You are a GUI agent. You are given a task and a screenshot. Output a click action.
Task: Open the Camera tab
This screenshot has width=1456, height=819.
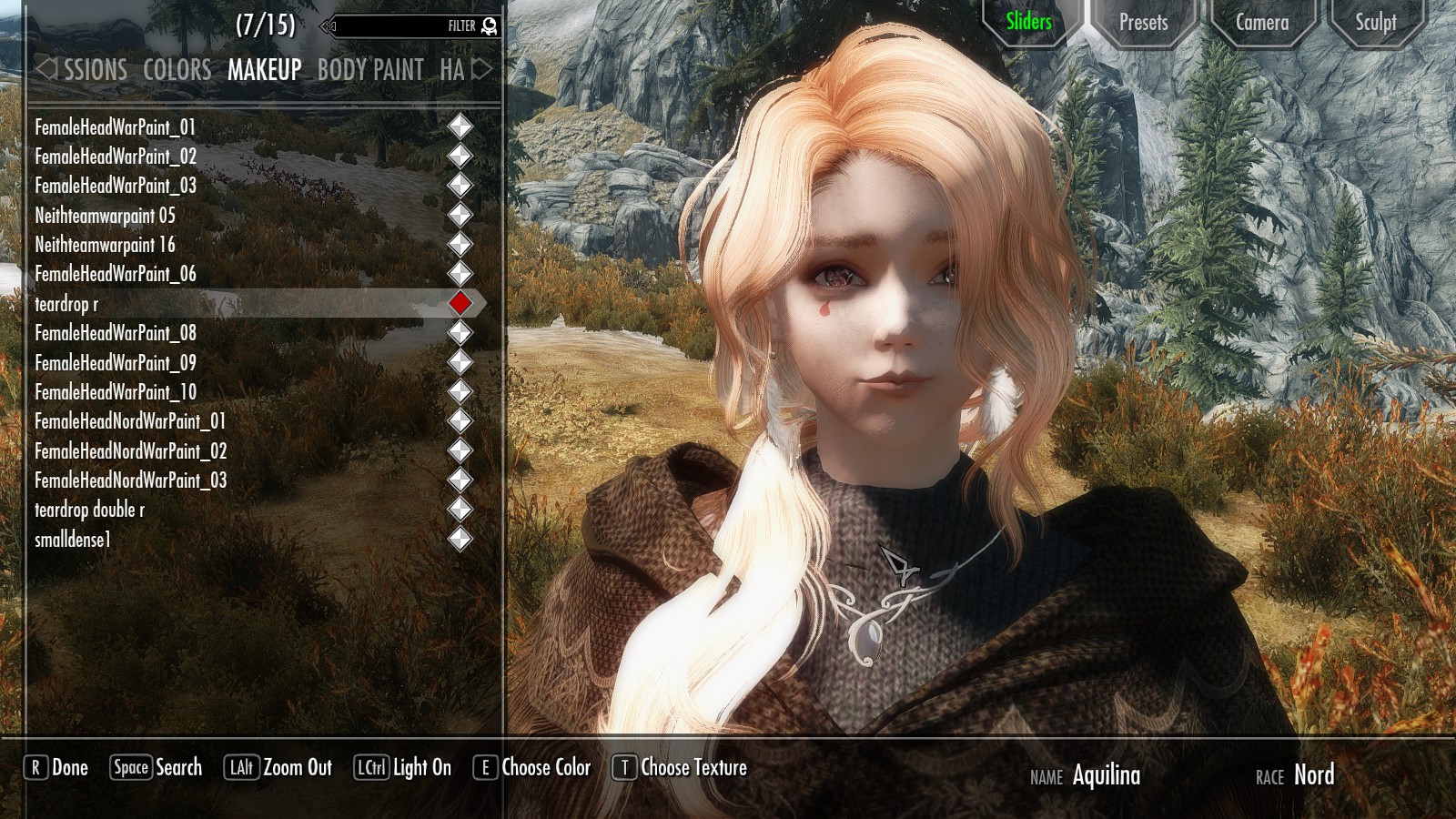[x=1261, y=23]
